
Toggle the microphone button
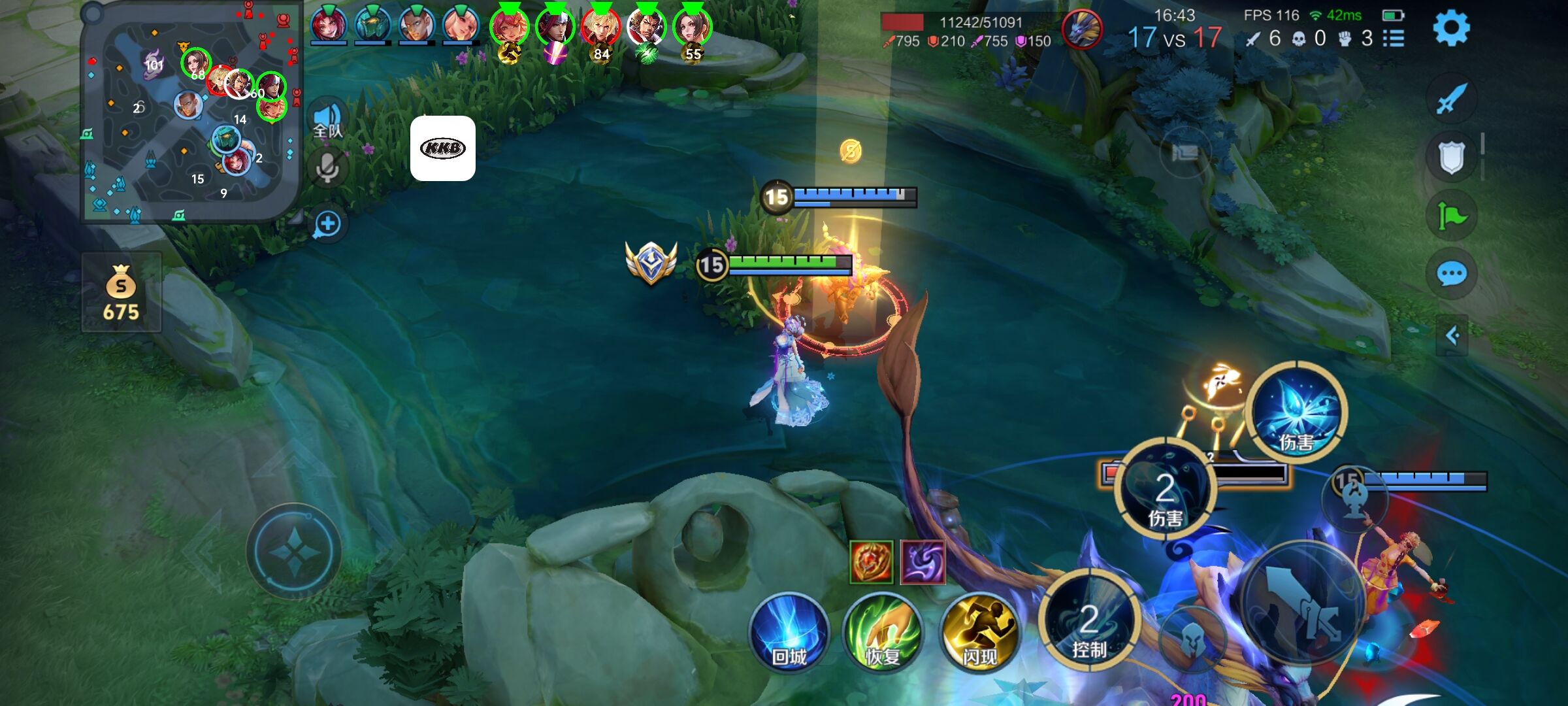tap(327, 168)
